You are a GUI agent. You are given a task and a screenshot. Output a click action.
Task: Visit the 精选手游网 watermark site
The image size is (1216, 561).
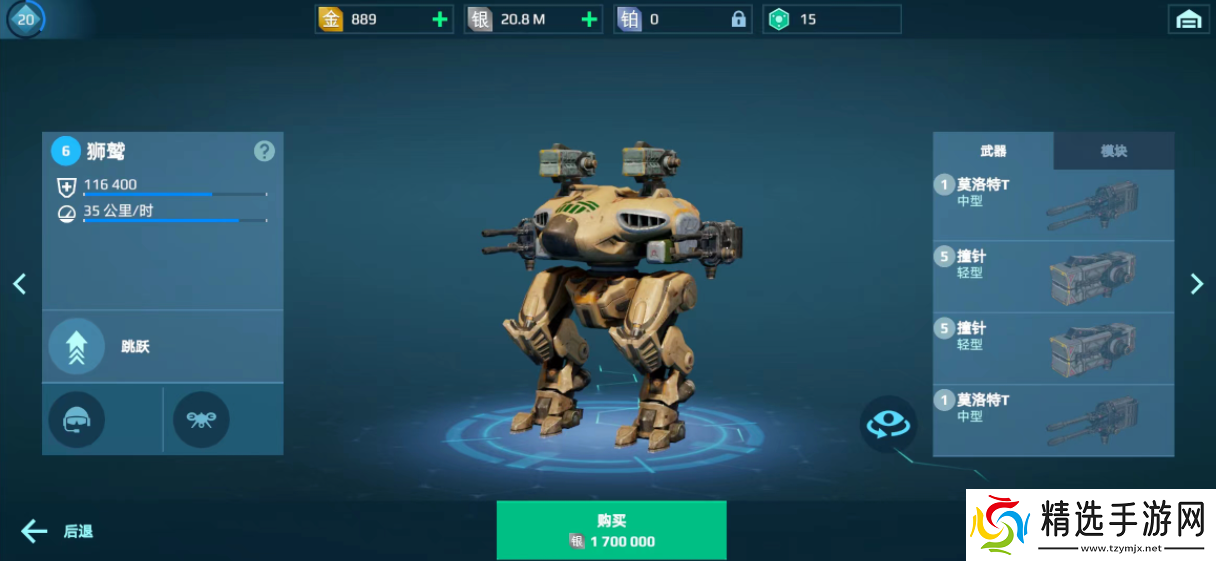point(1090,524)
